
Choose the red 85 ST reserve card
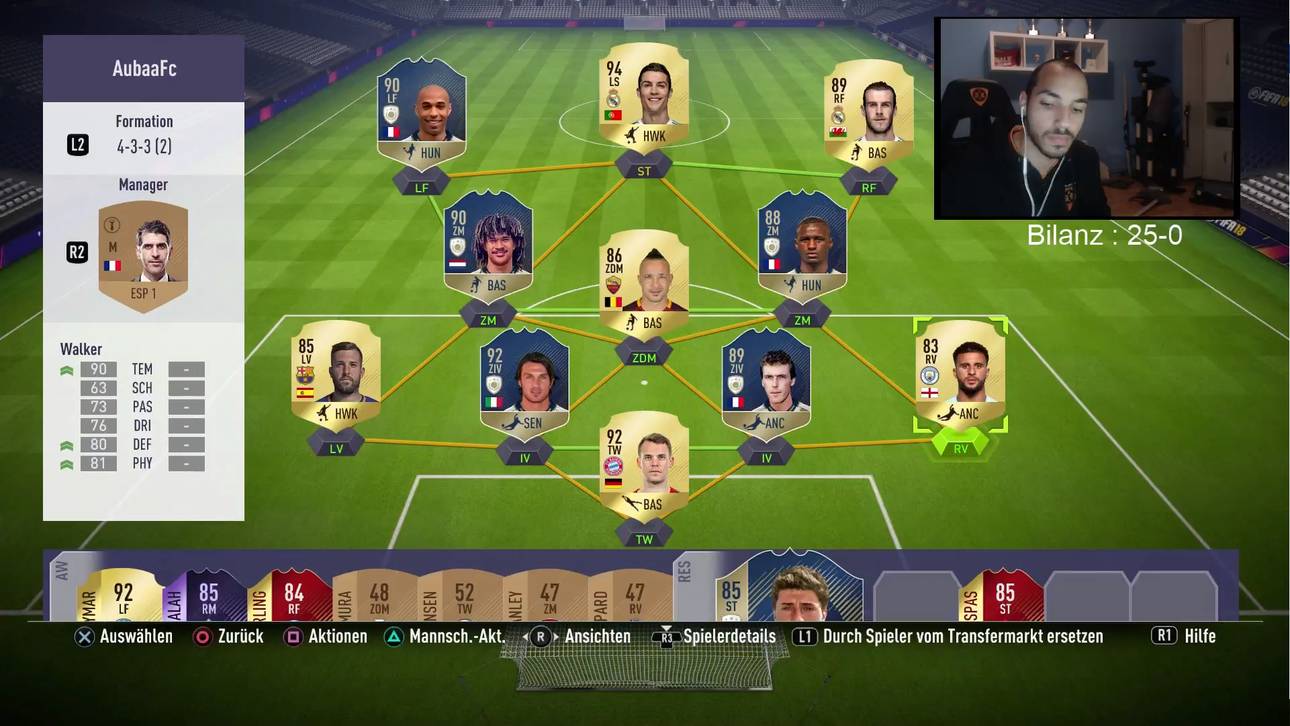[x=1001, y=597]
